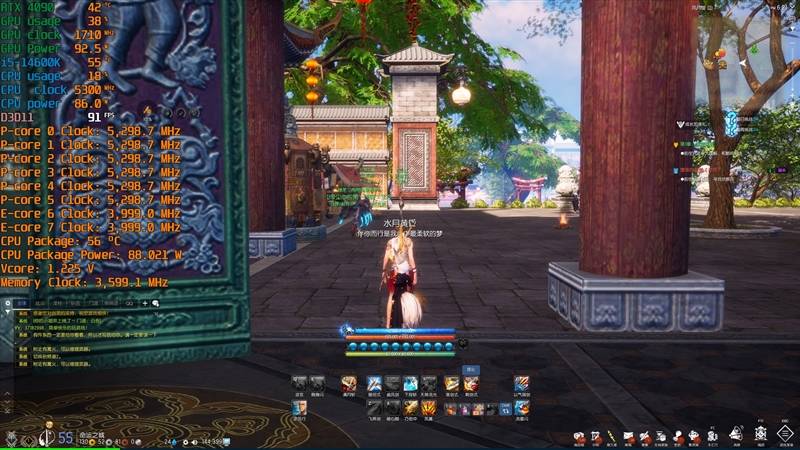Click the level 55 character badge
Screen dimensions: 800x450
[x=65, y=437]
